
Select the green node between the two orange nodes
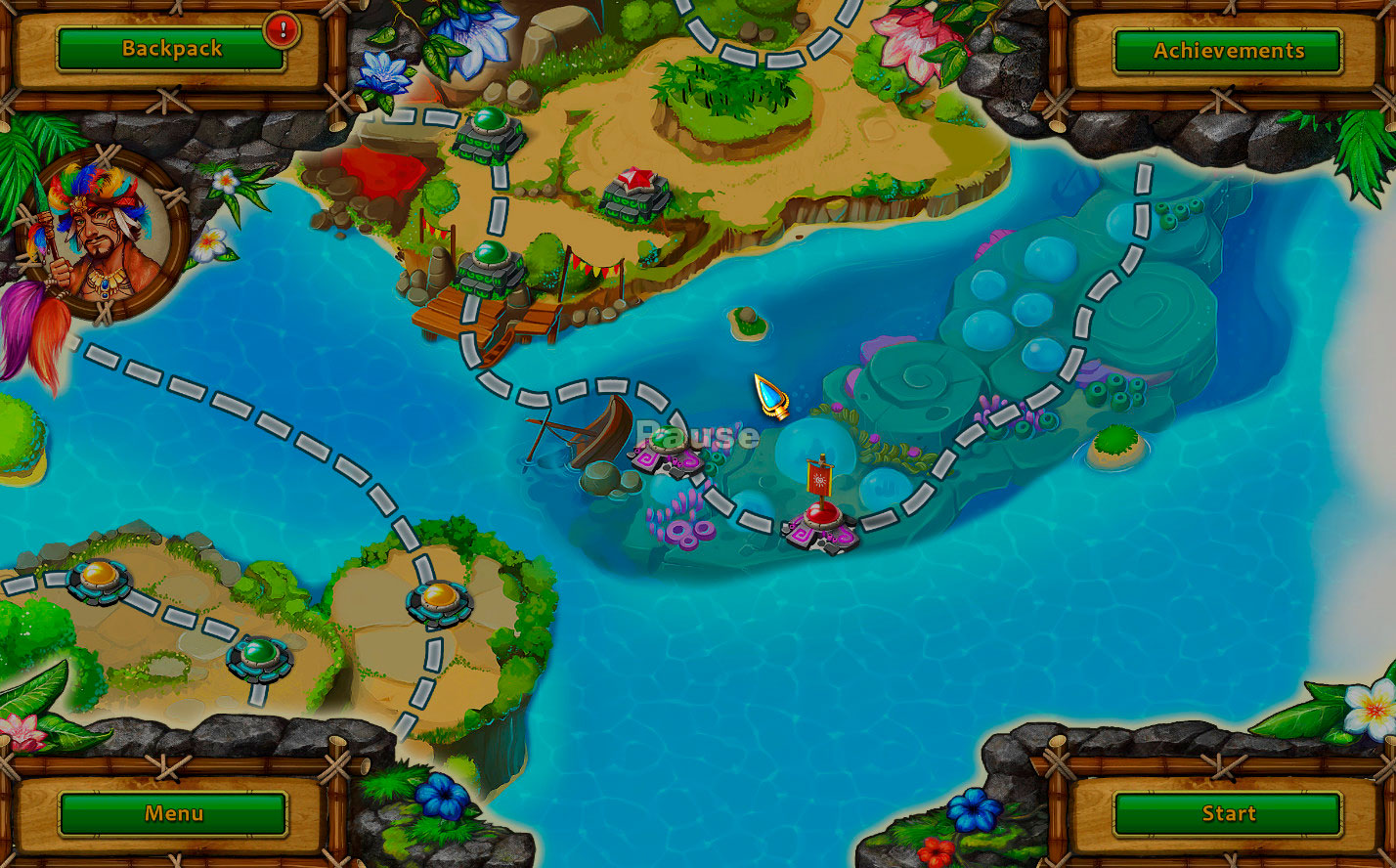click(259, 655)
